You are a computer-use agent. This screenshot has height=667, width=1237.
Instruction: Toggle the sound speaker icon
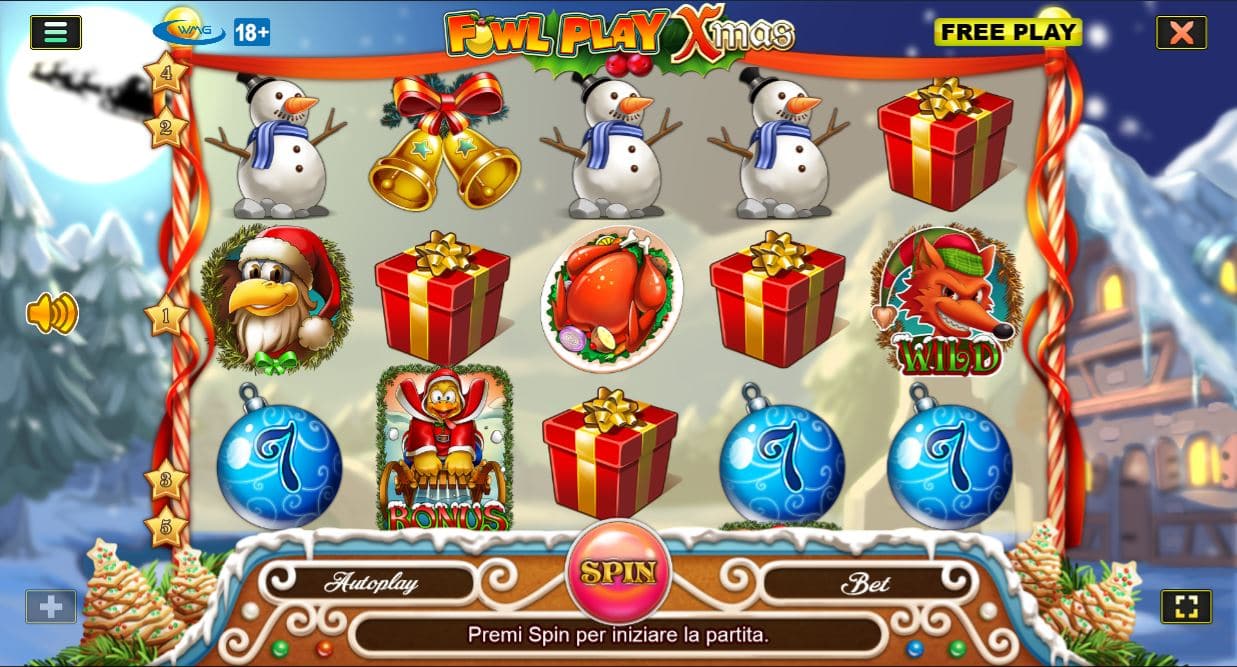point(52,314)
